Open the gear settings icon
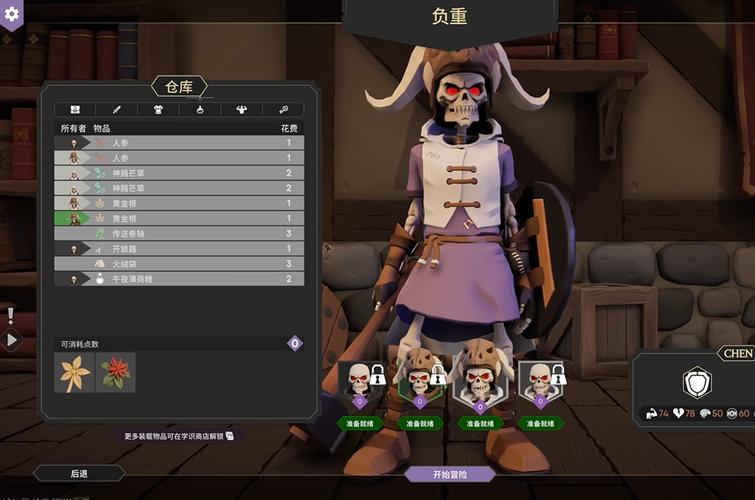The height and width of the screenshot is (500, 755). (11, 14)
